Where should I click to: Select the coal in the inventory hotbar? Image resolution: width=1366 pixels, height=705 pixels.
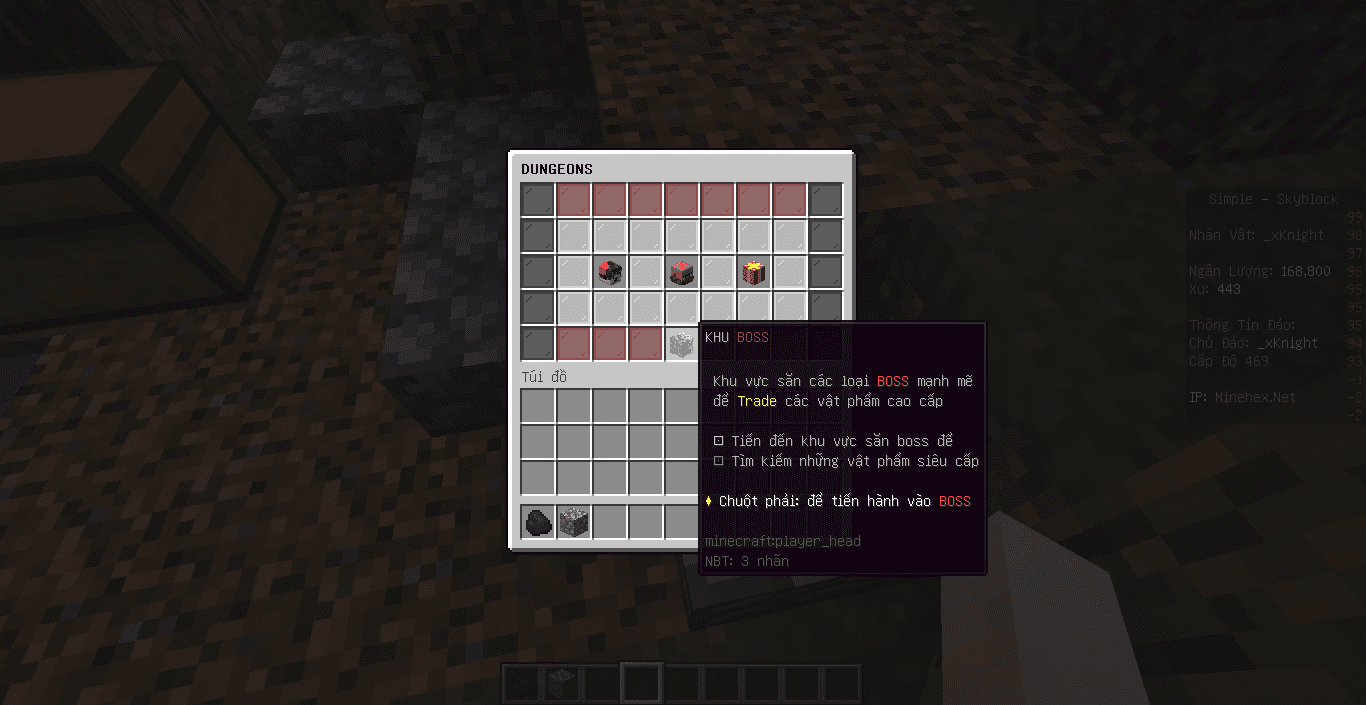[x=537, y=522]
